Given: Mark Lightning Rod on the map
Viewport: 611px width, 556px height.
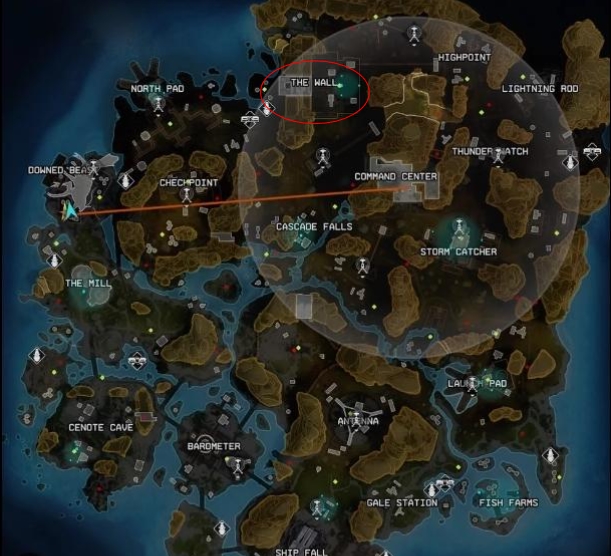Looking at the screenshot, I should click(x=541, y=89).
